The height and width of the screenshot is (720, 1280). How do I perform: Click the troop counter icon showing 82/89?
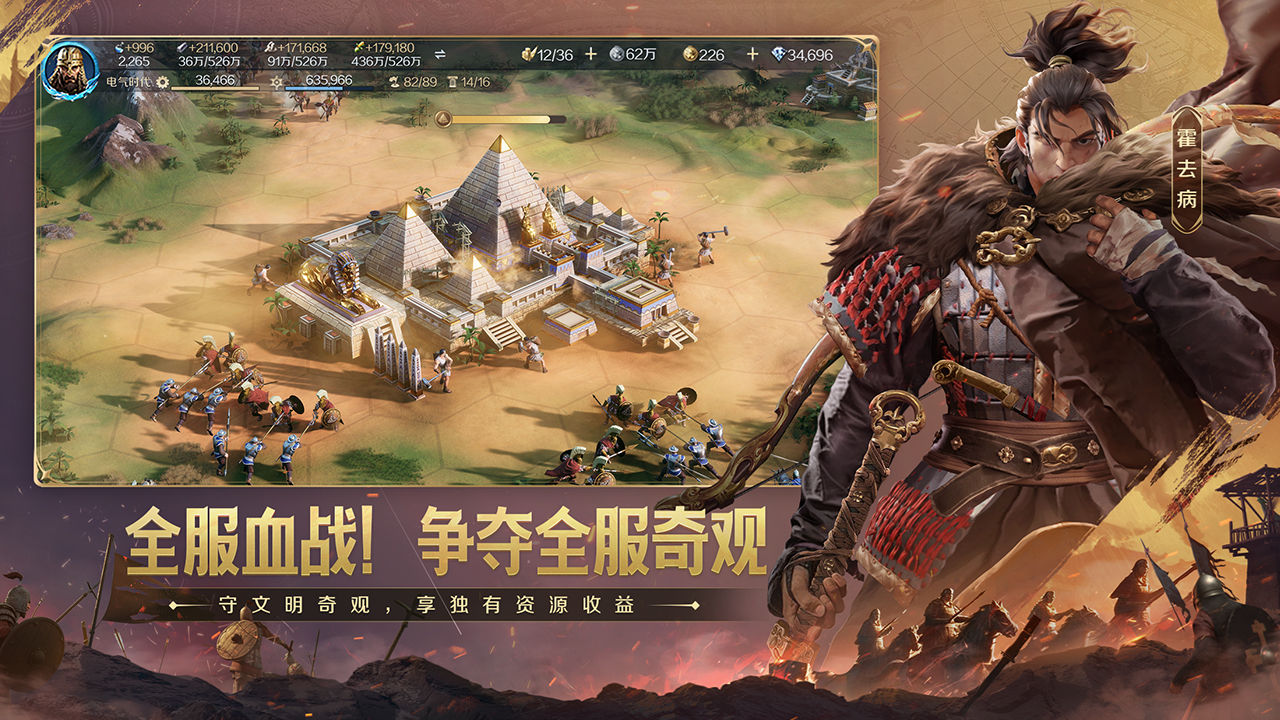pyautogui.click(x=394, y=82)
